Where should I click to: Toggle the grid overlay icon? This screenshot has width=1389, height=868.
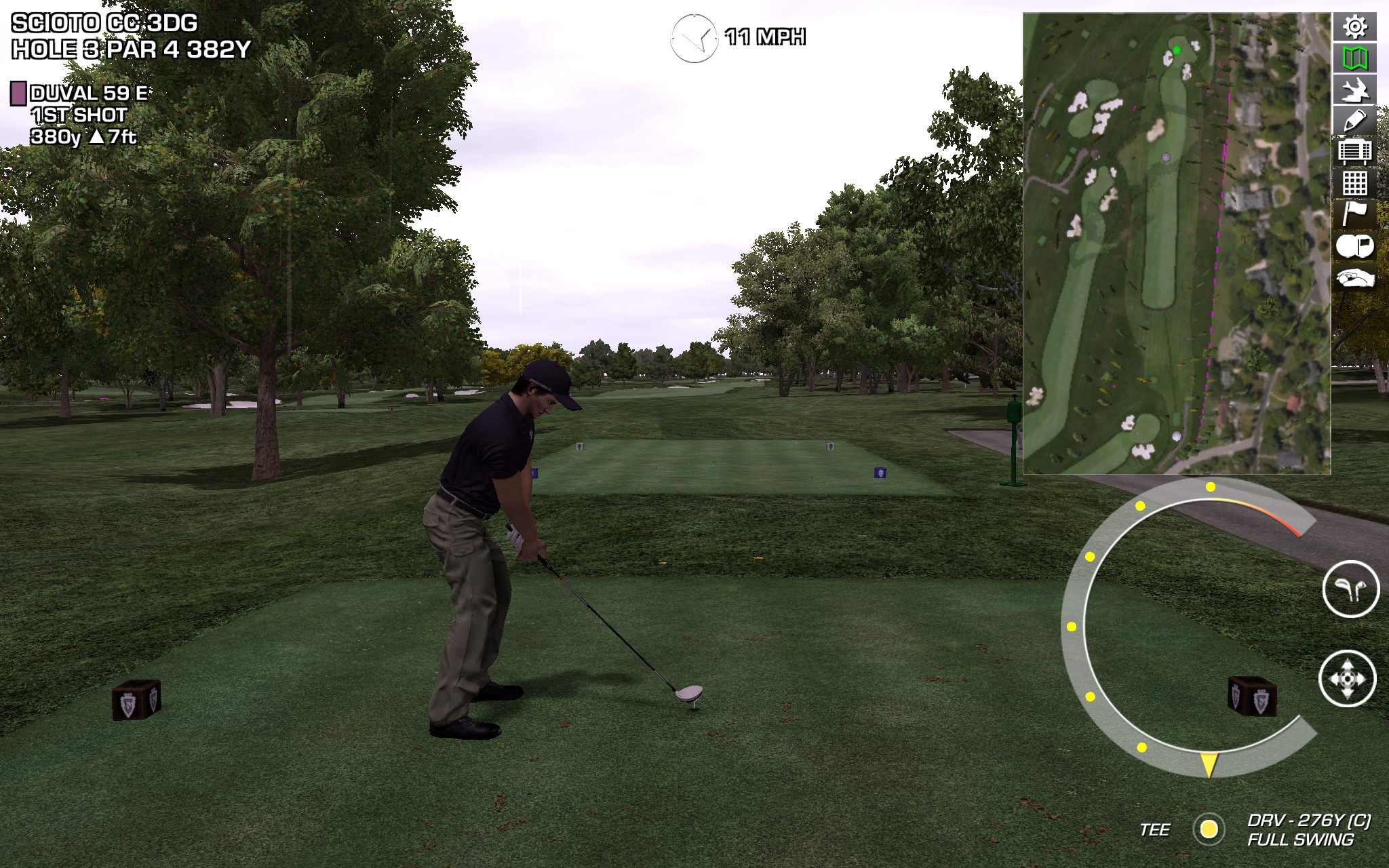[x=1354, y=183]
